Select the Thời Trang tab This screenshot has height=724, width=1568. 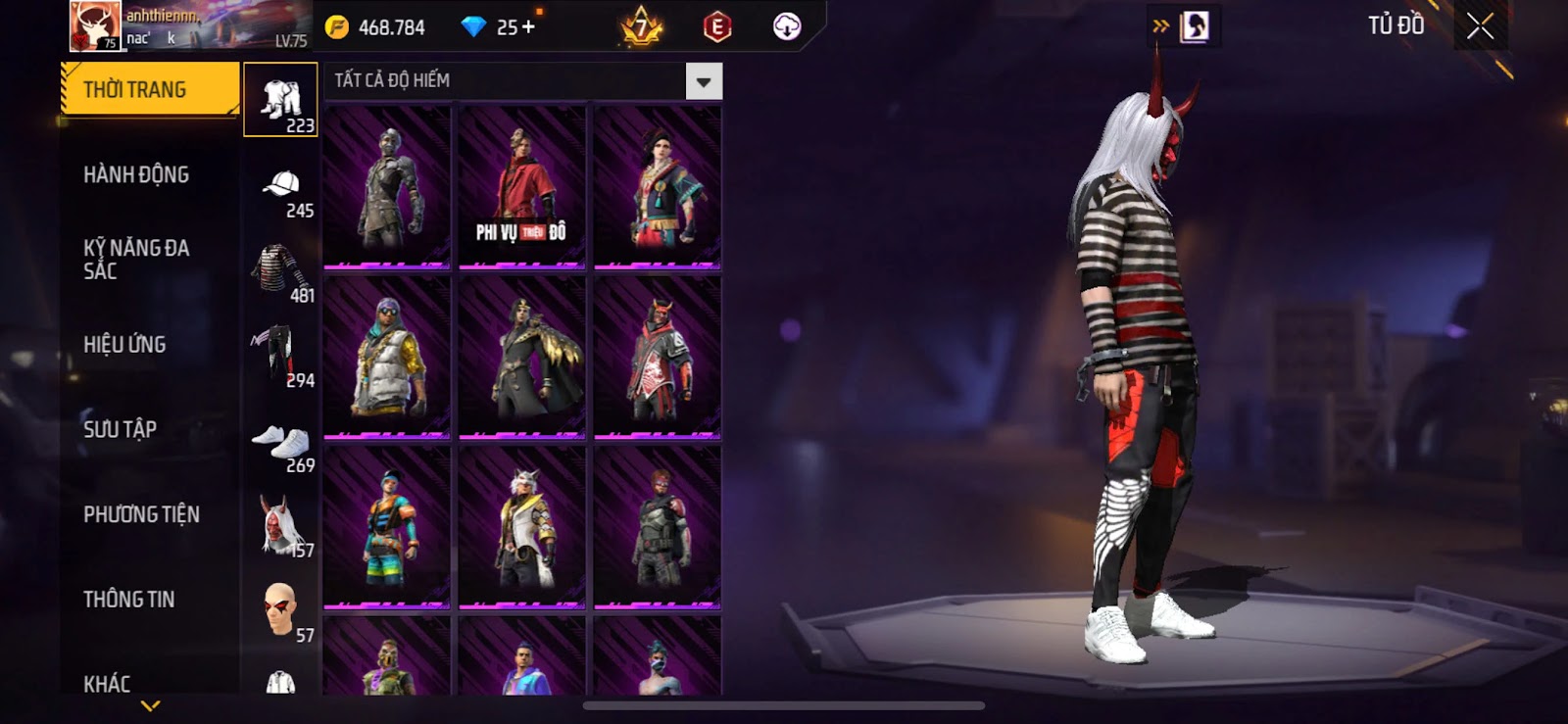149,90
